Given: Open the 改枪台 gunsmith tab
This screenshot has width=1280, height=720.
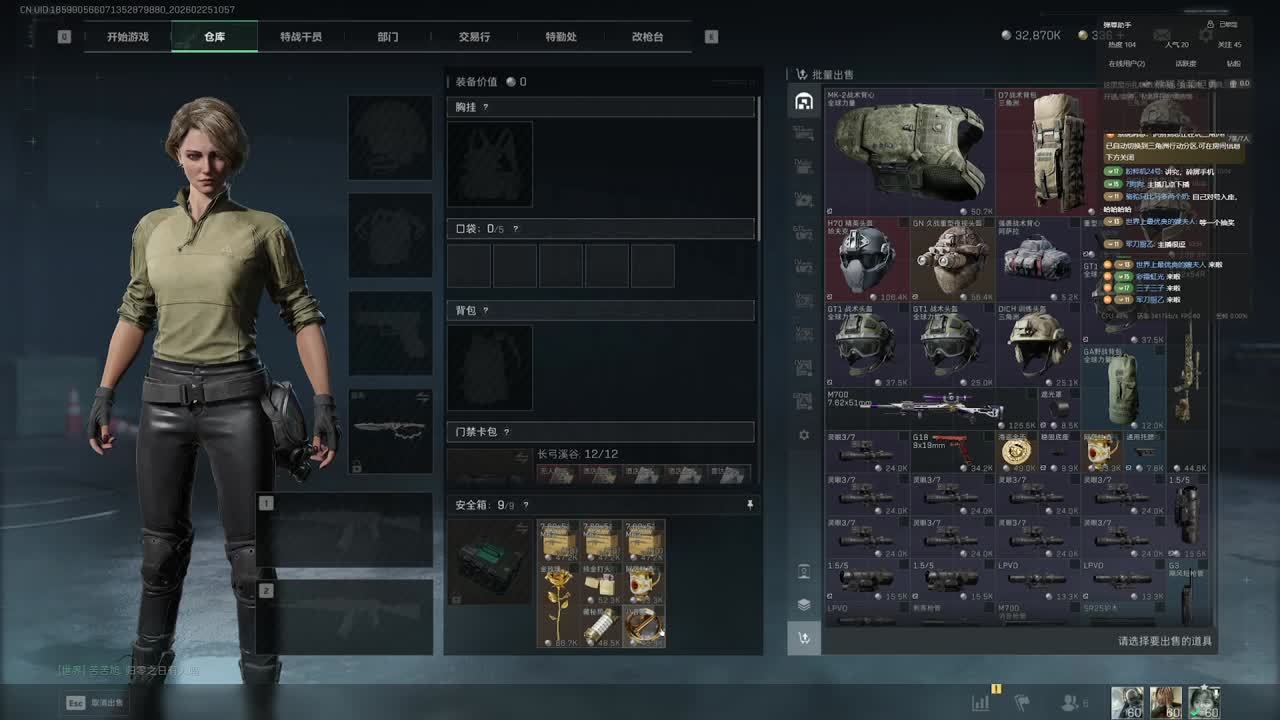Looking at the screenshot, I should pyautogui.click(x=647, y=37).
